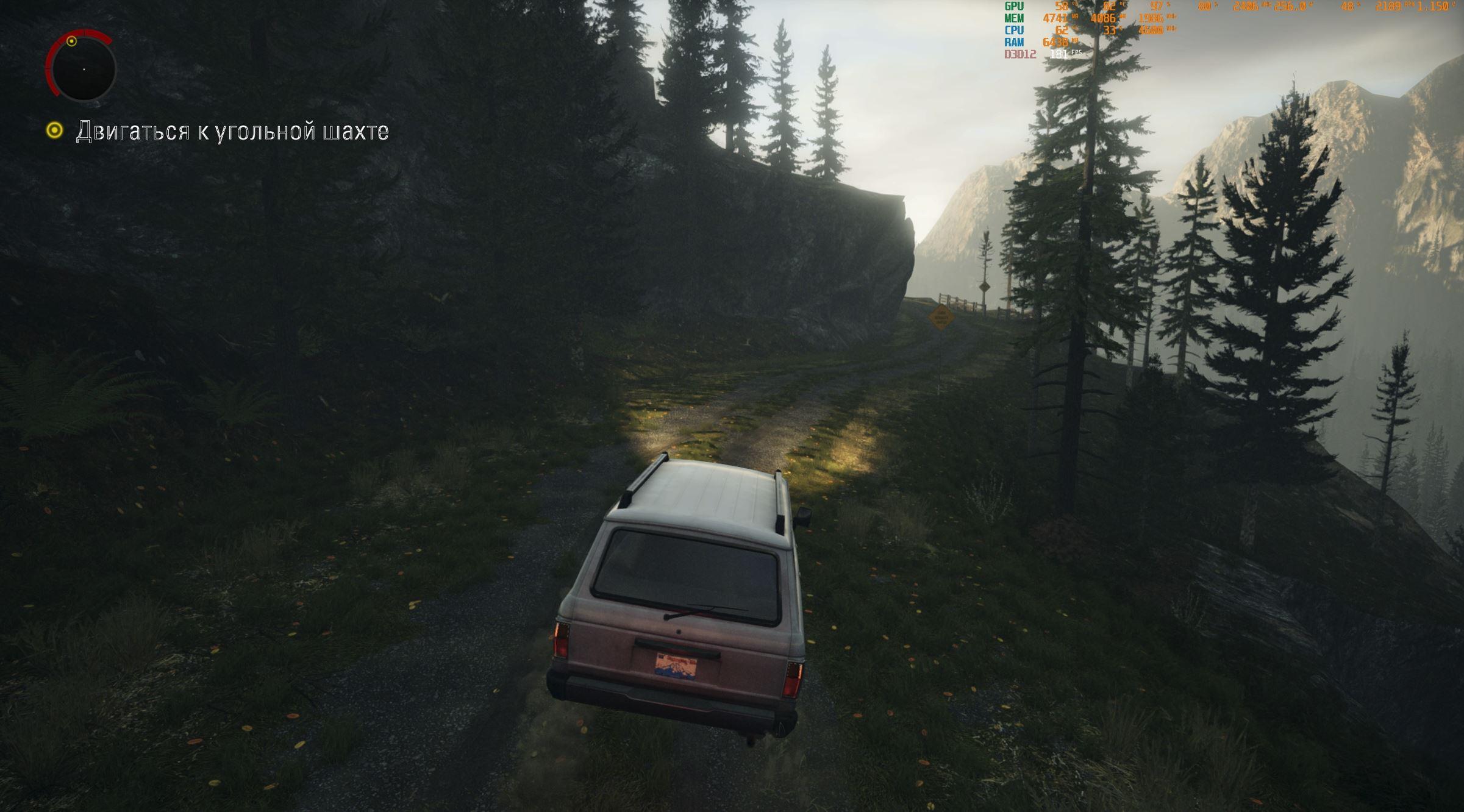Select the yellow objective bullet icon
The height and width of the screenshot is (812, 1464).
55,130
